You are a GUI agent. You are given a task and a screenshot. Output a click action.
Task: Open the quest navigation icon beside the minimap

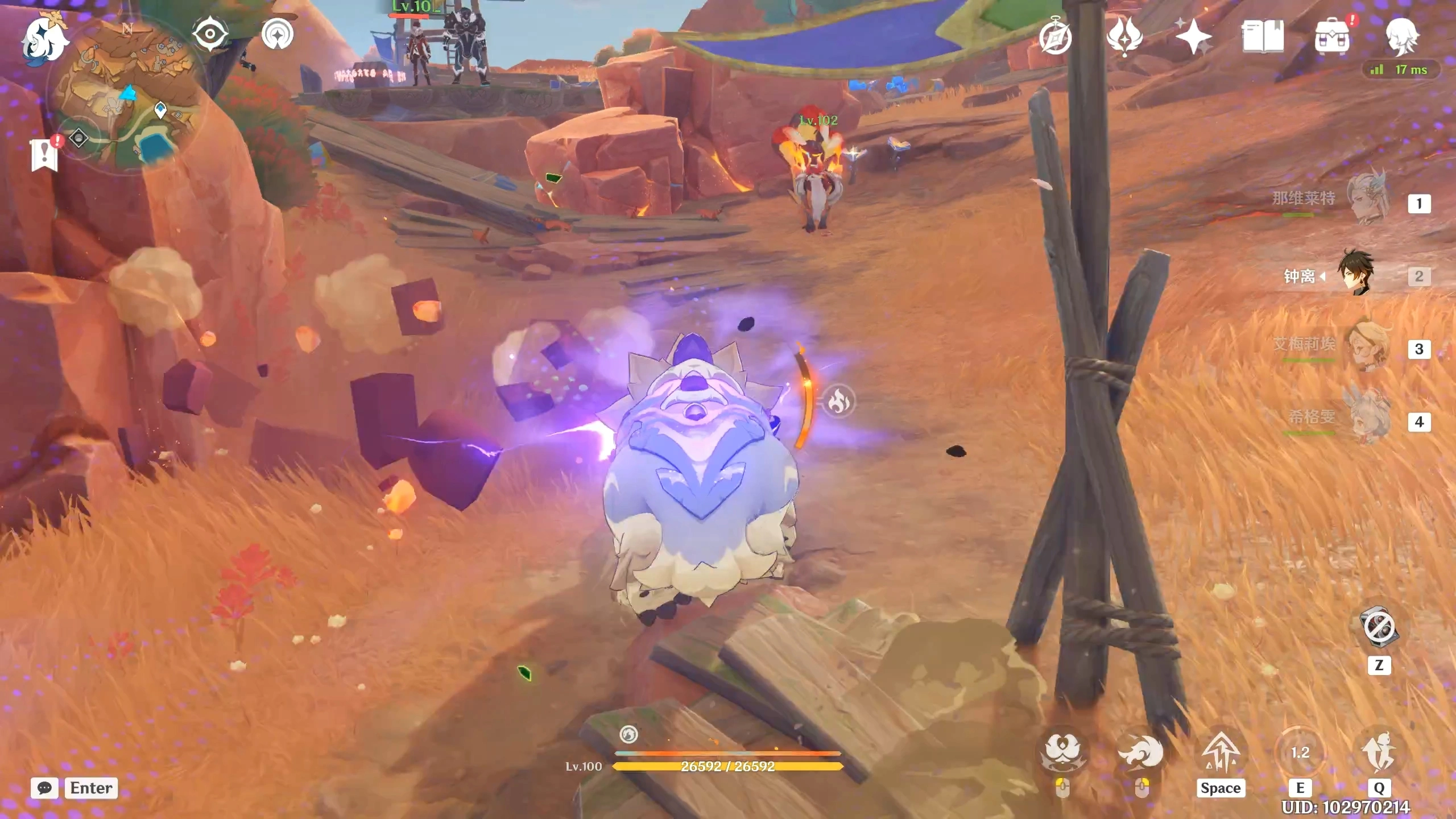click(x=278, y=35)
